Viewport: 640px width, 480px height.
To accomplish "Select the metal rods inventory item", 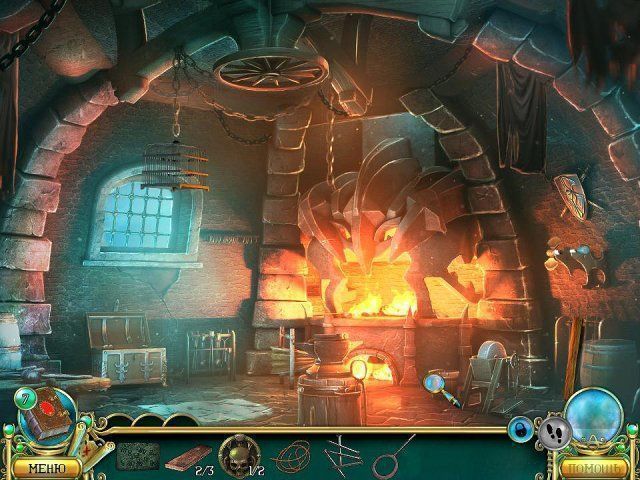I will coord(340,453).
